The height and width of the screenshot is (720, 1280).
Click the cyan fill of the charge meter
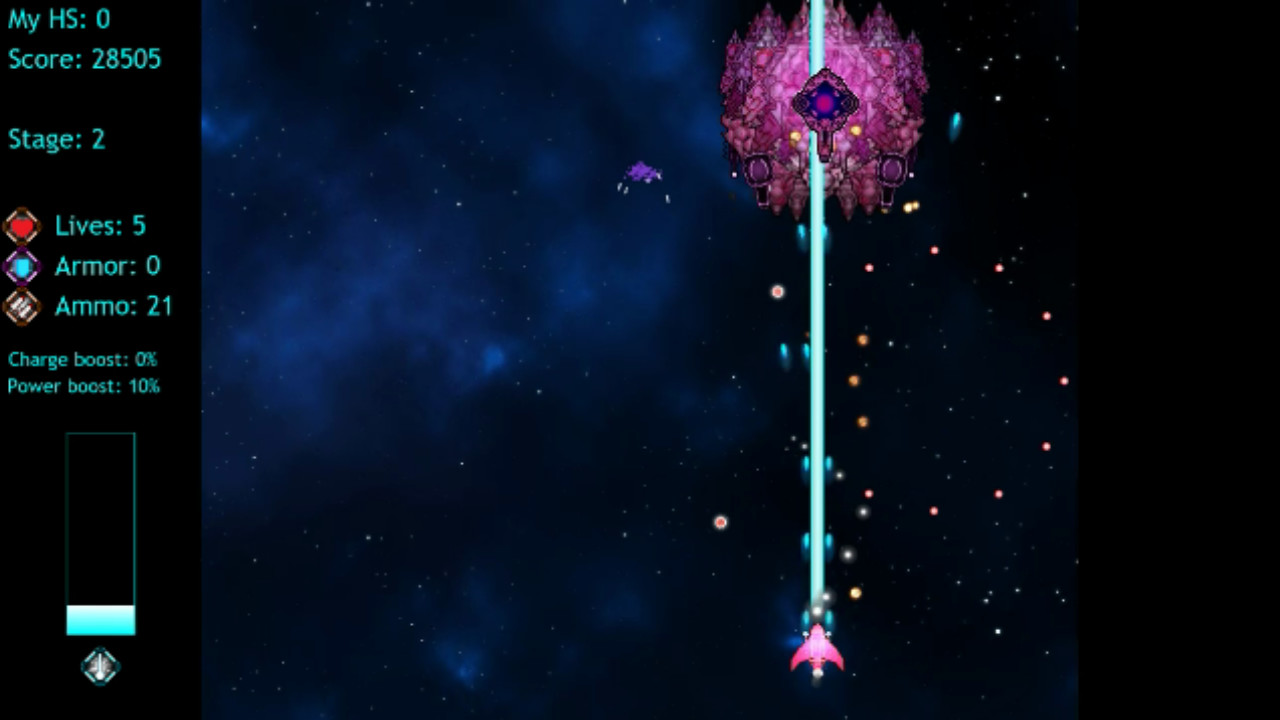point(100,620)
